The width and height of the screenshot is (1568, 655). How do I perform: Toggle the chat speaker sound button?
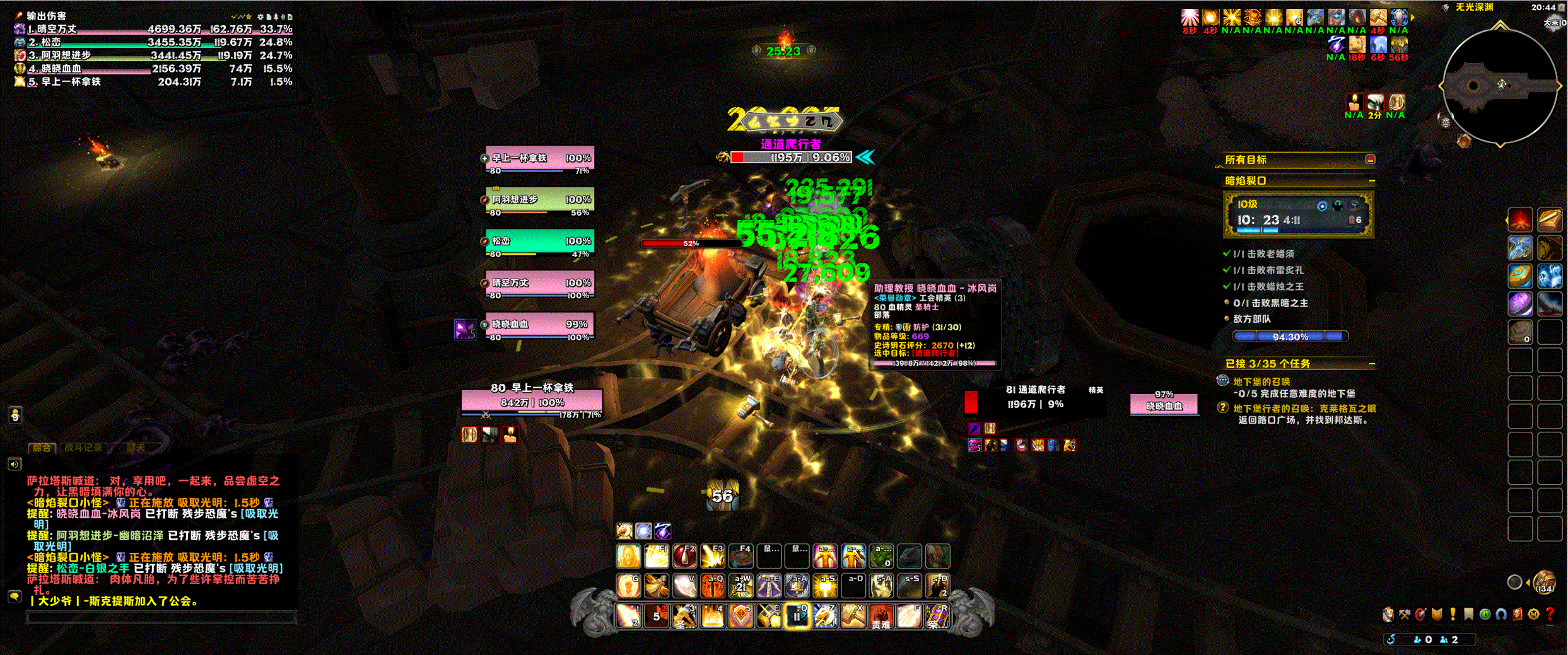pyautogui.click(x=15, y=465)
